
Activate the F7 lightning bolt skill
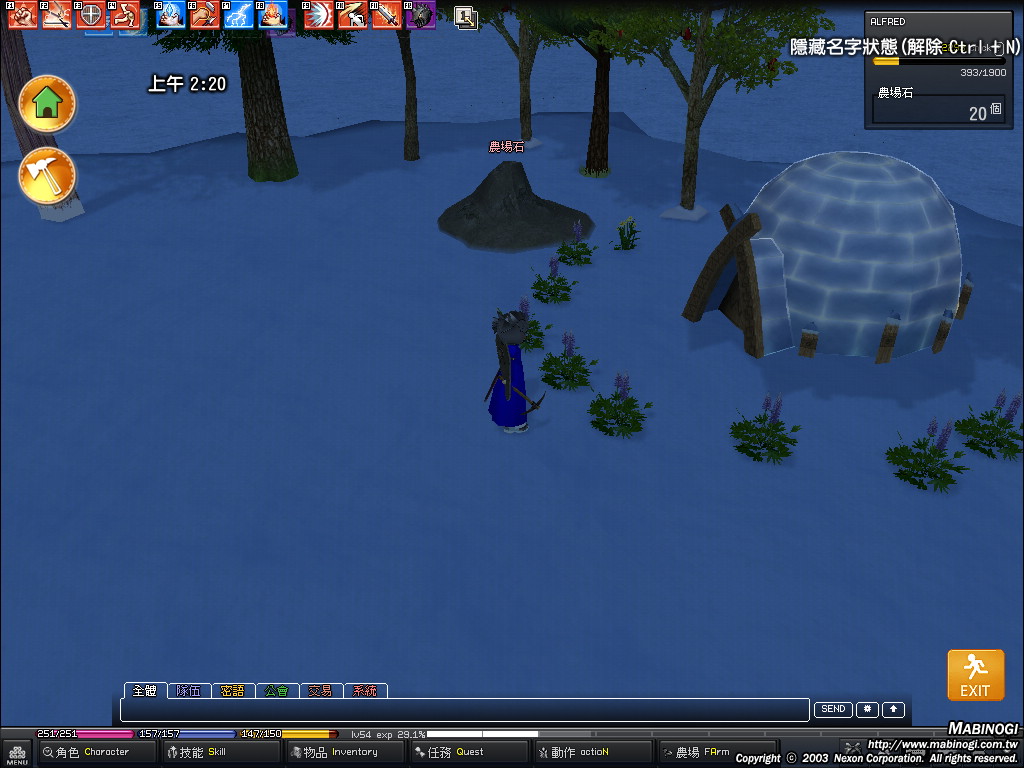click(x=239, y=14)
